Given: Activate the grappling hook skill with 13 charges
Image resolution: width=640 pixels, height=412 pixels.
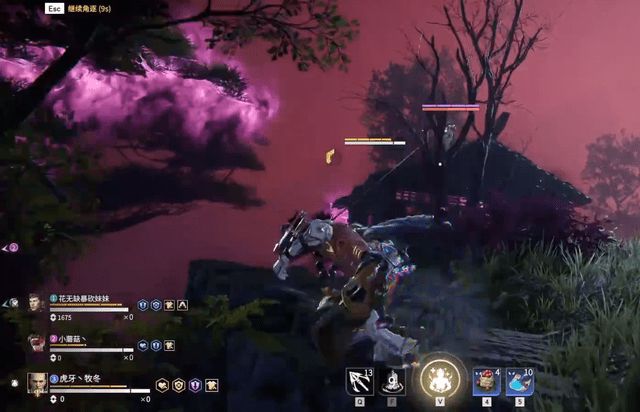Looking at the screenshot, I should (x=359, y=381).
